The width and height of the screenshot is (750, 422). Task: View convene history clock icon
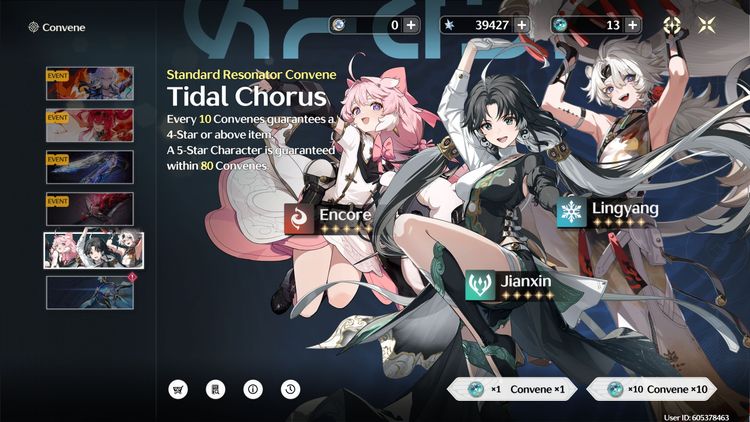pyautogui.click(x=285, y=389)
